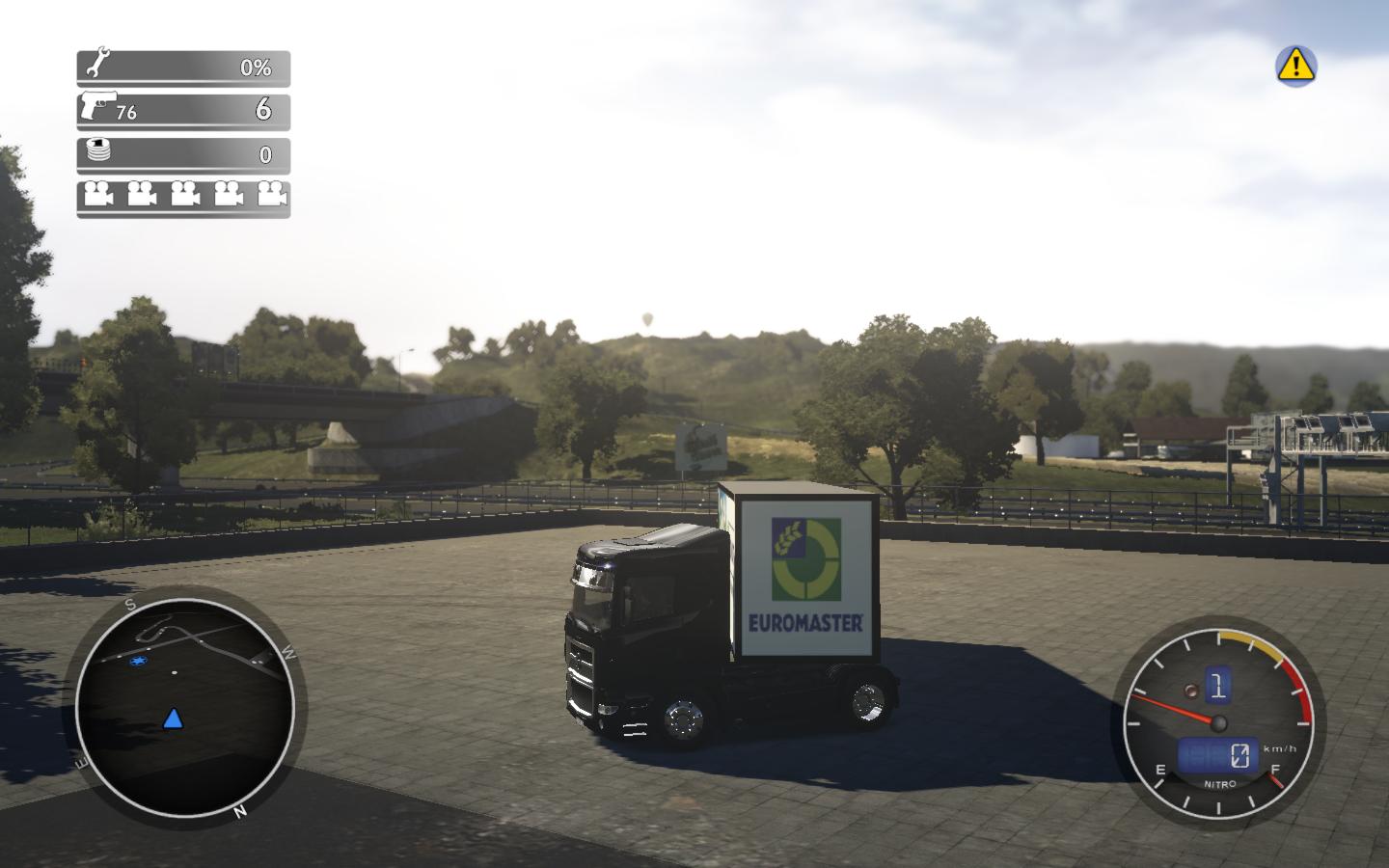
Task: Click the blue star marker on minimap
Action: [x=141, y=662]
